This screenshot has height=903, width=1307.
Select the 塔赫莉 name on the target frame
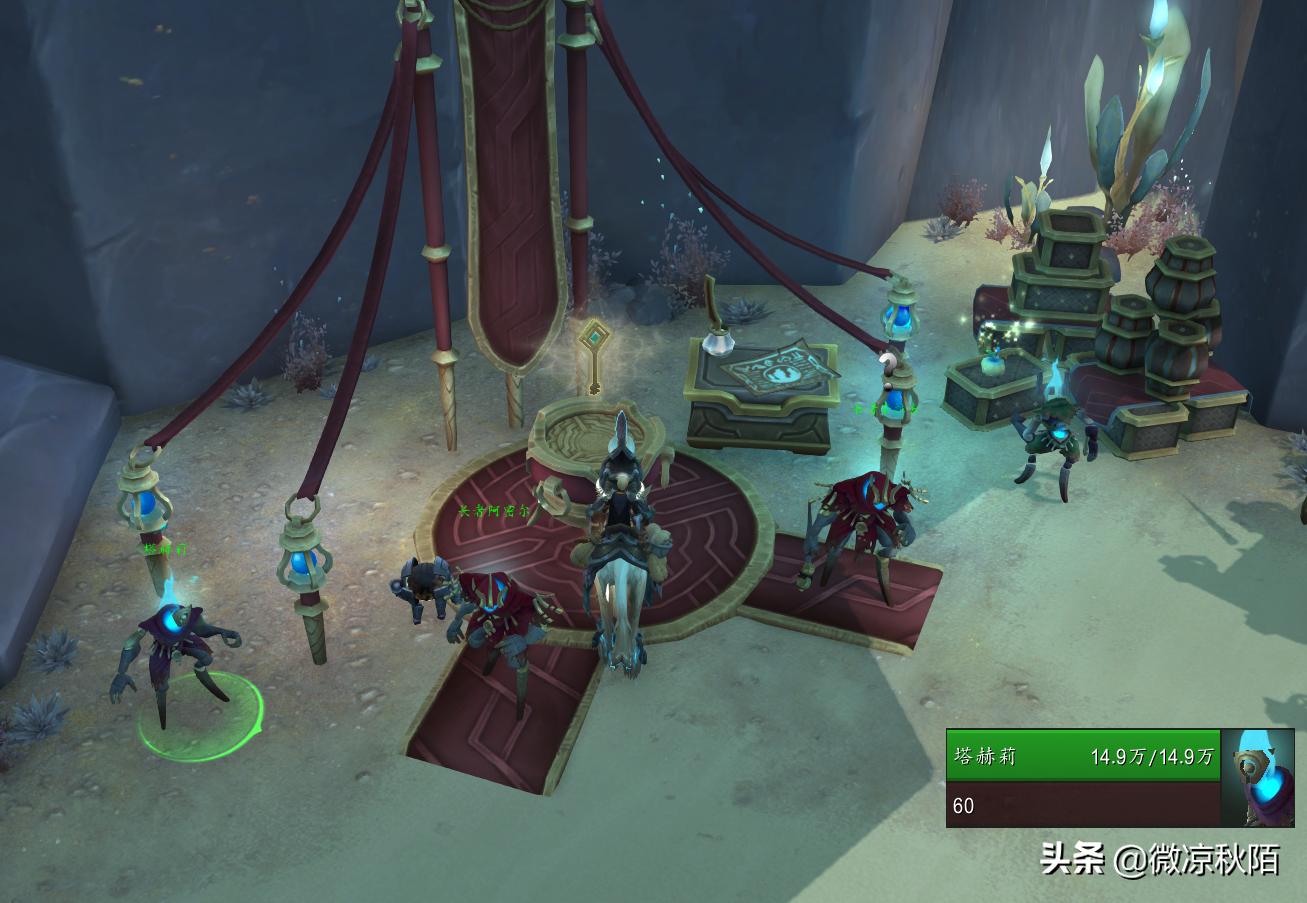click(x=985, y=756)
